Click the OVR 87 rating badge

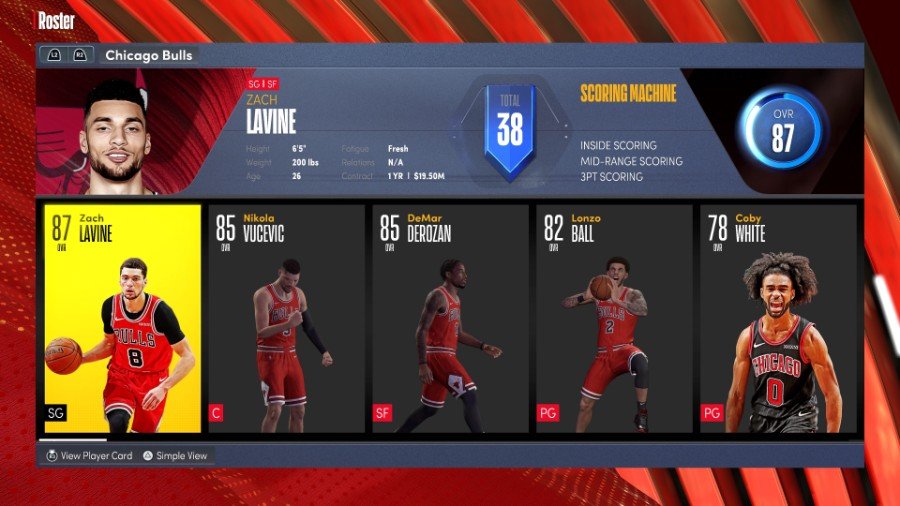tap(781, 132)
